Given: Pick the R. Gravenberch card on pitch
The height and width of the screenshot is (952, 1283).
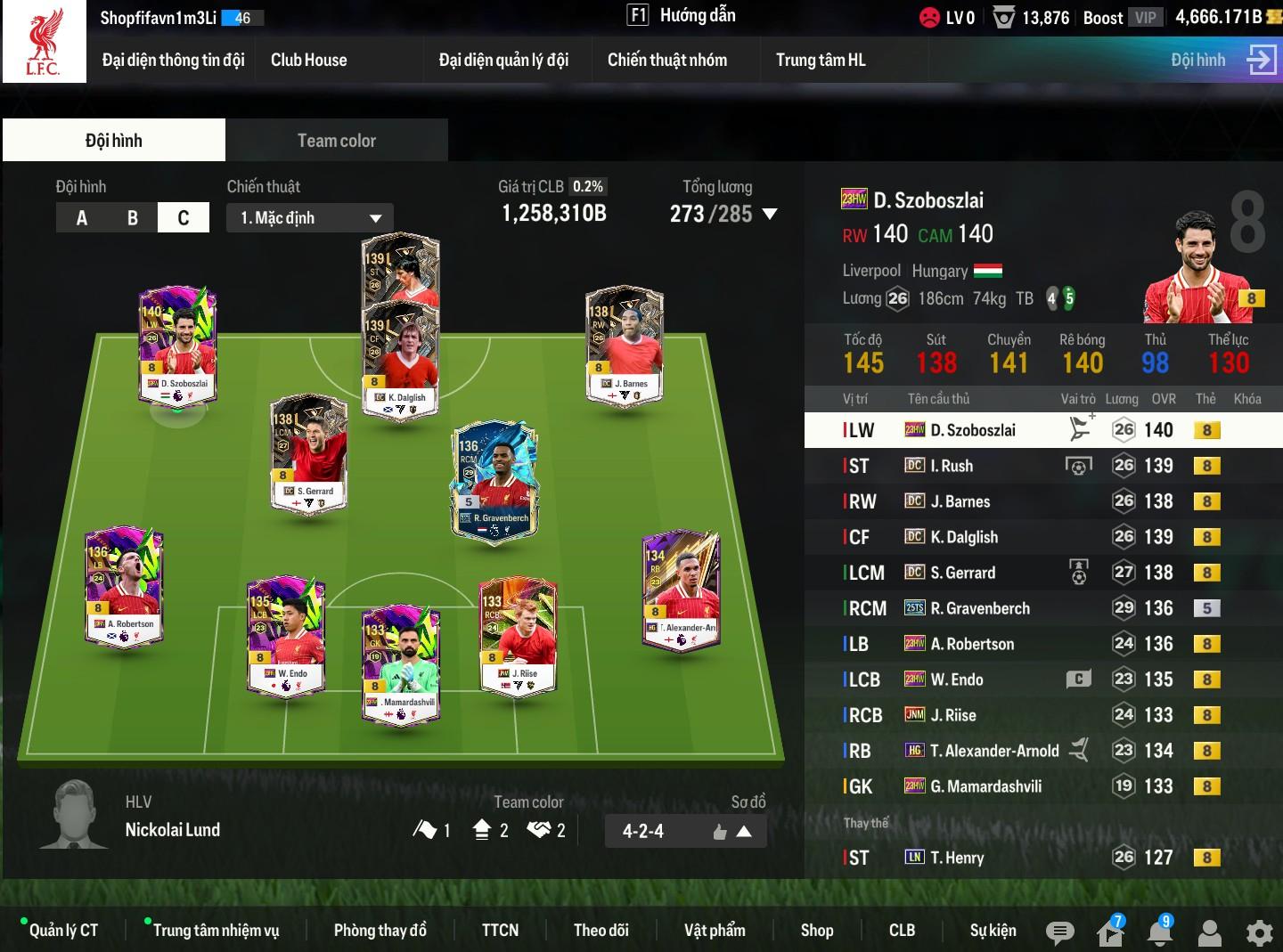Looking at the screenshot, I should click(x=494, y=481).
